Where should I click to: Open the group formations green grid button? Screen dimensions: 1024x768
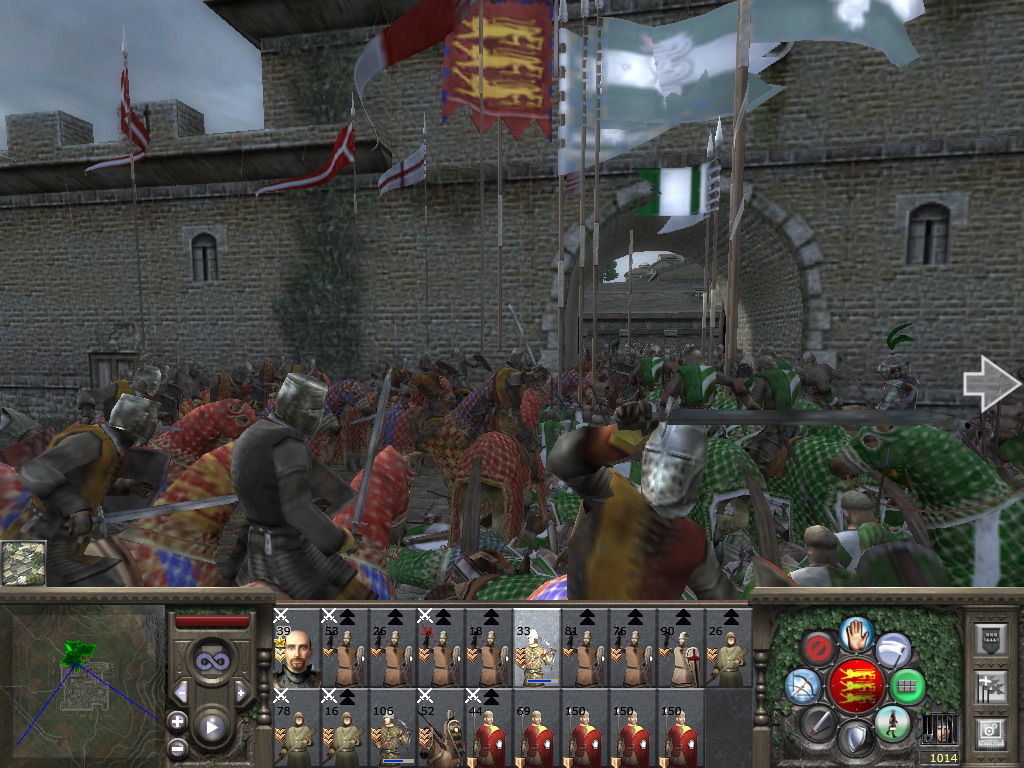point(907,686)
